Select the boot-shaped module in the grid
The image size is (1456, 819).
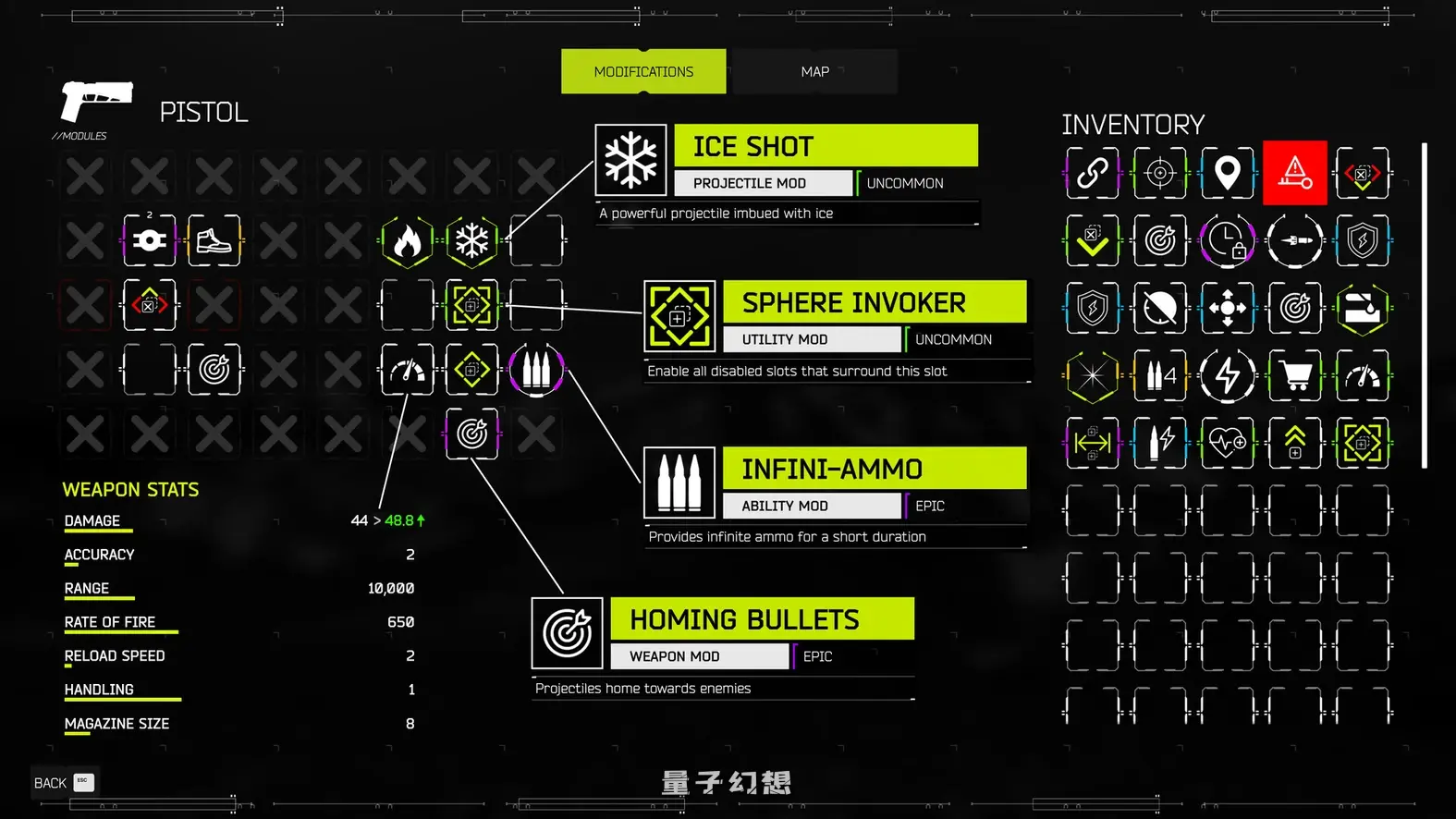tap(214, 240)
